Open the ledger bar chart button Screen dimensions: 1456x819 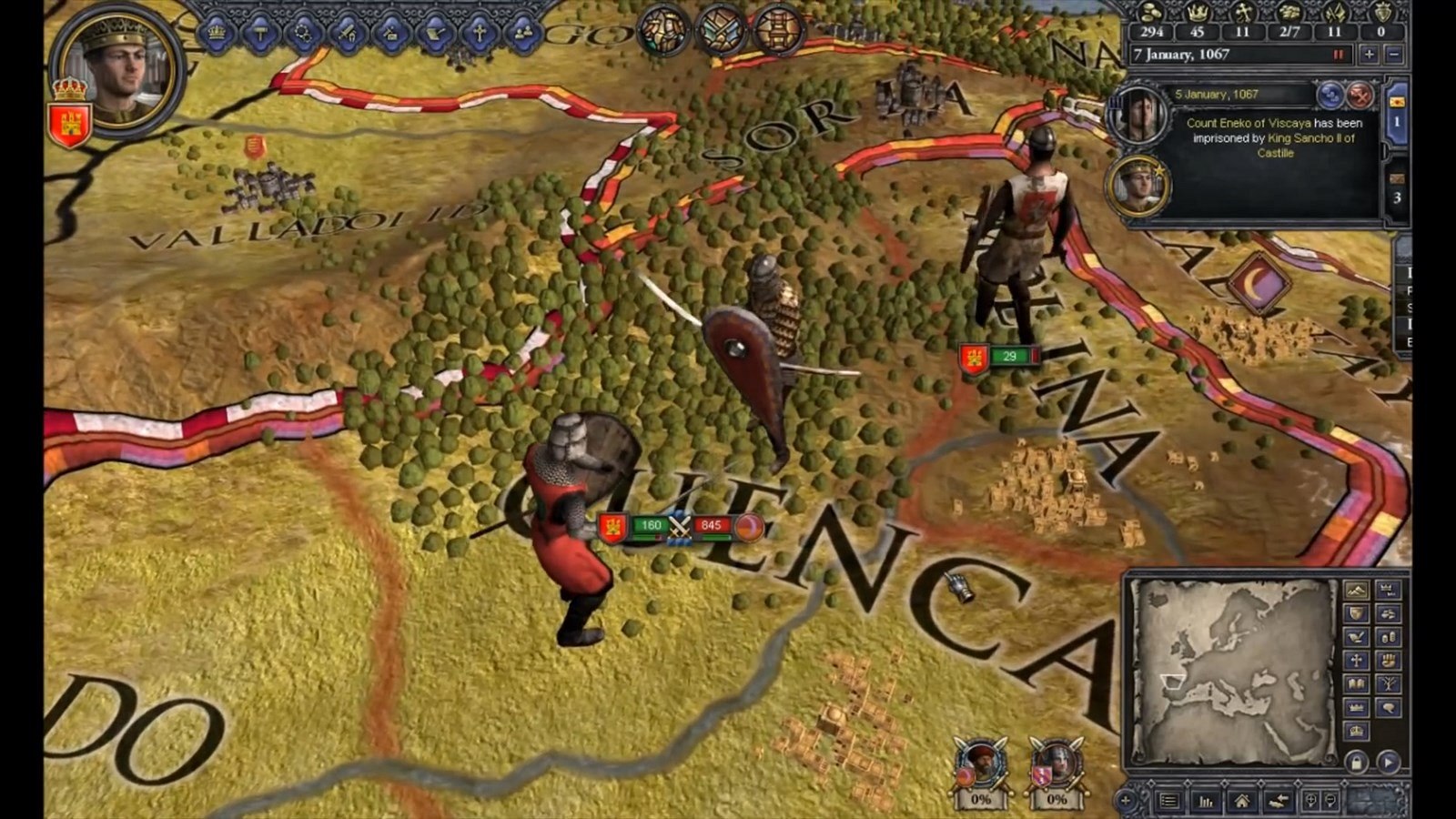[1207, 802]
